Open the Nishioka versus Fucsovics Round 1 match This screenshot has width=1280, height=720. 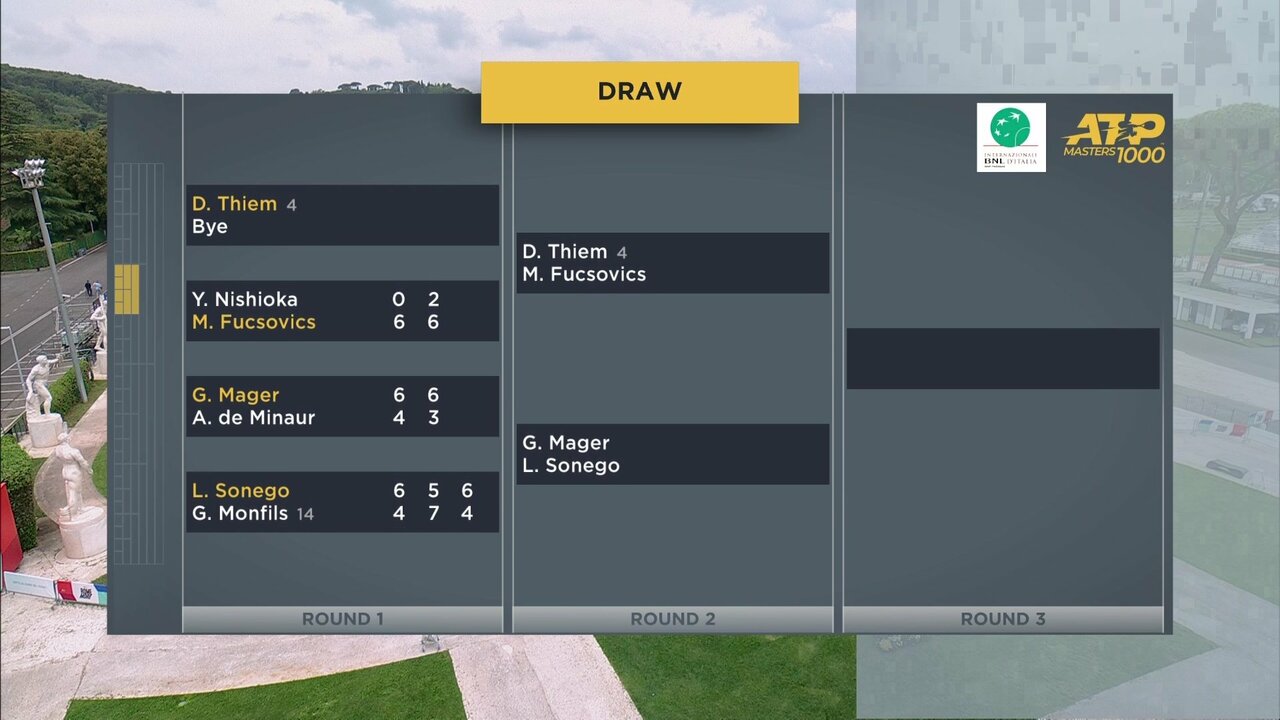(x=342, y=310)
